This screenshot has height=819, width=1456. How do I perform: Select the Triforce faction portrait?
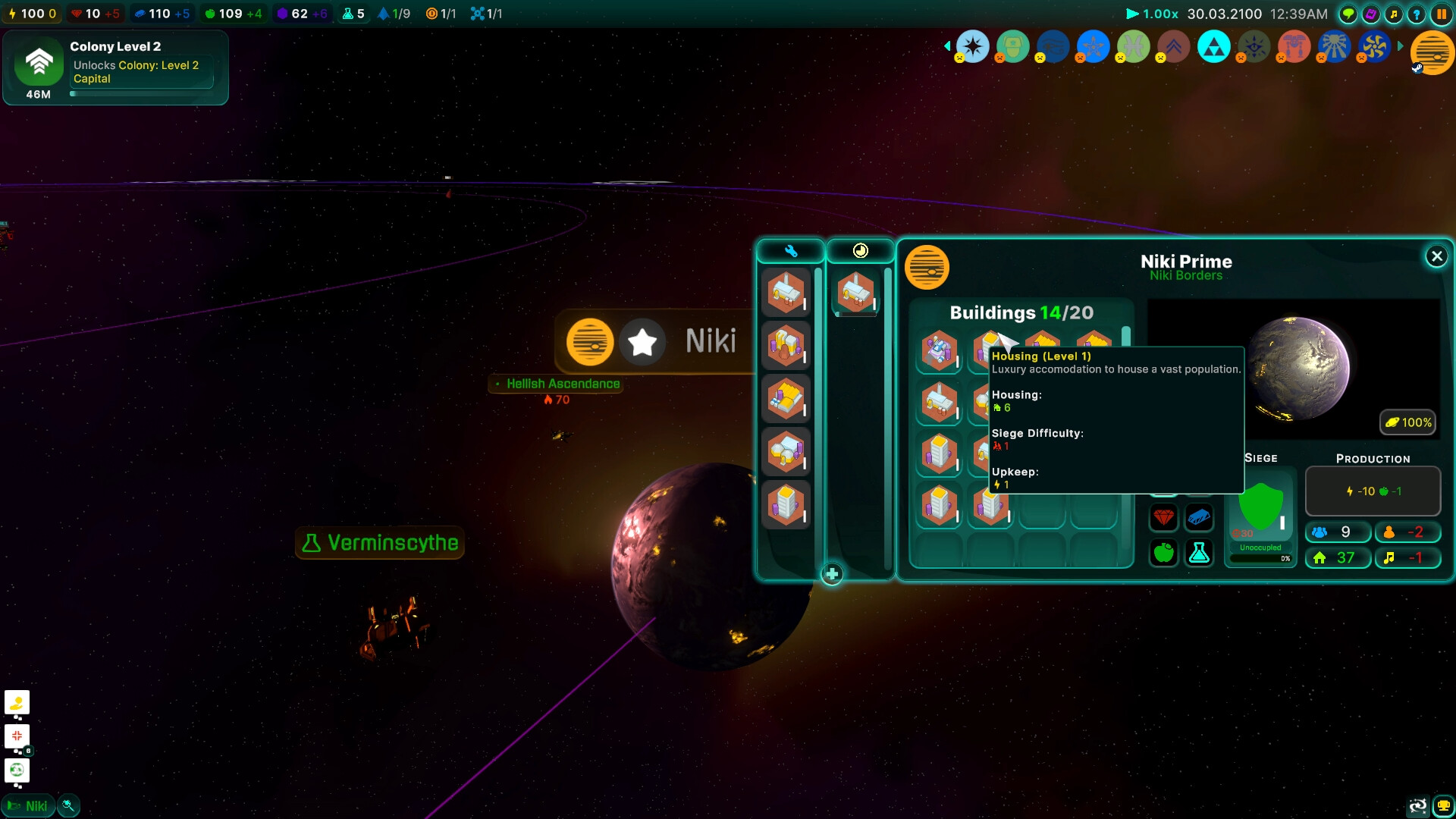click(1214, 46)
